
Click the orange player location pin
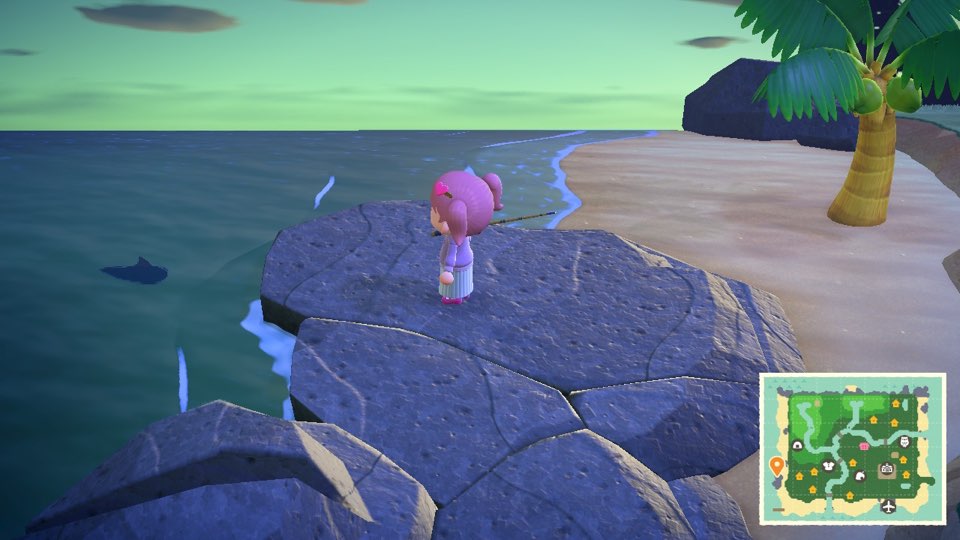click(775, 465)
